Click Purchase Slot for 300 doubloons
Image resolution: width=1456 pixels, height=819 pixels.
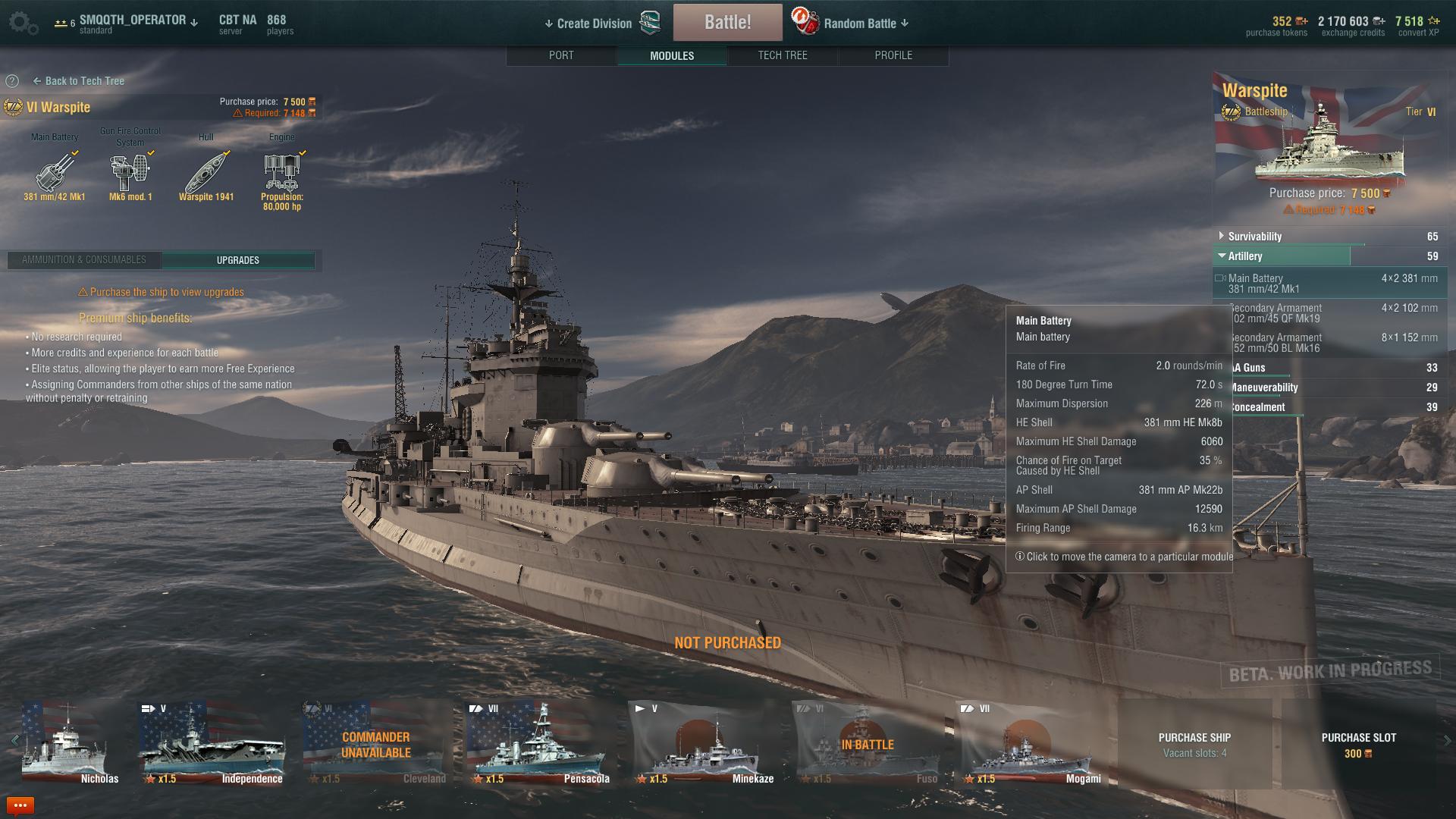(1357, 744)
